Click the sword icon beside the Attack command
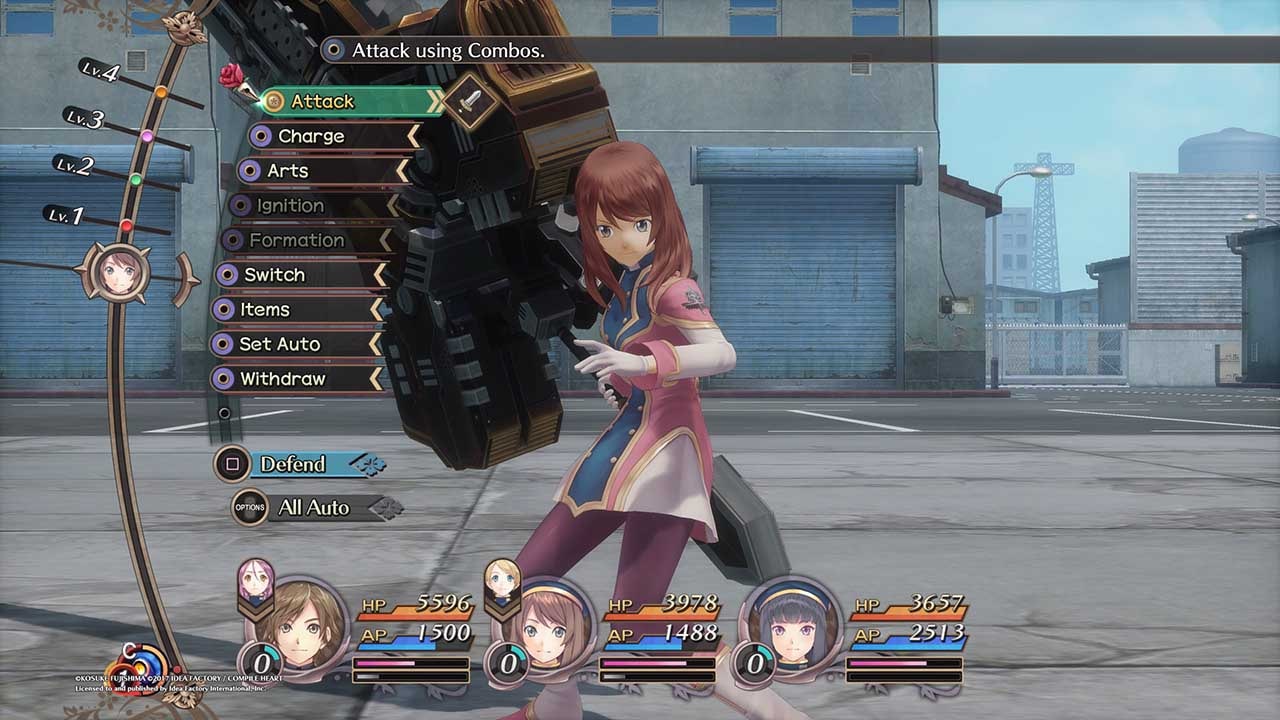This screenshot has width=1280, height=720. tap(471, 100)
